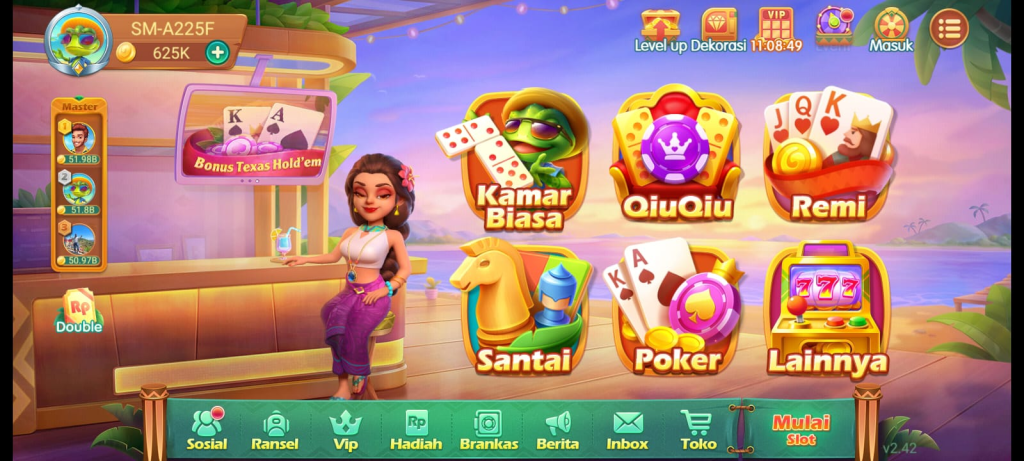Add coins with the green plus button

tap(217, 52)
